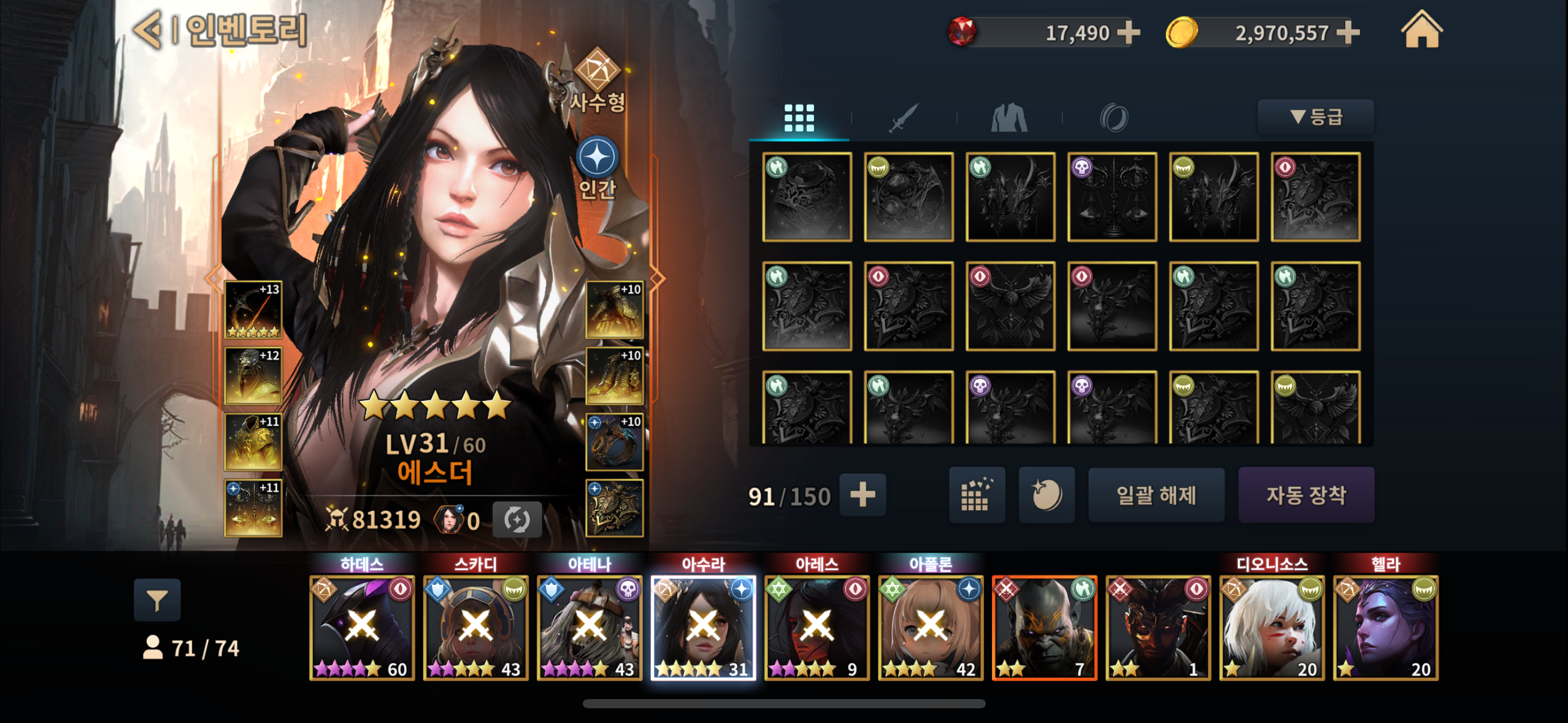Select hero 아폴론 portrait
Screen dimensions: 1568x723
tap(930, 627)
